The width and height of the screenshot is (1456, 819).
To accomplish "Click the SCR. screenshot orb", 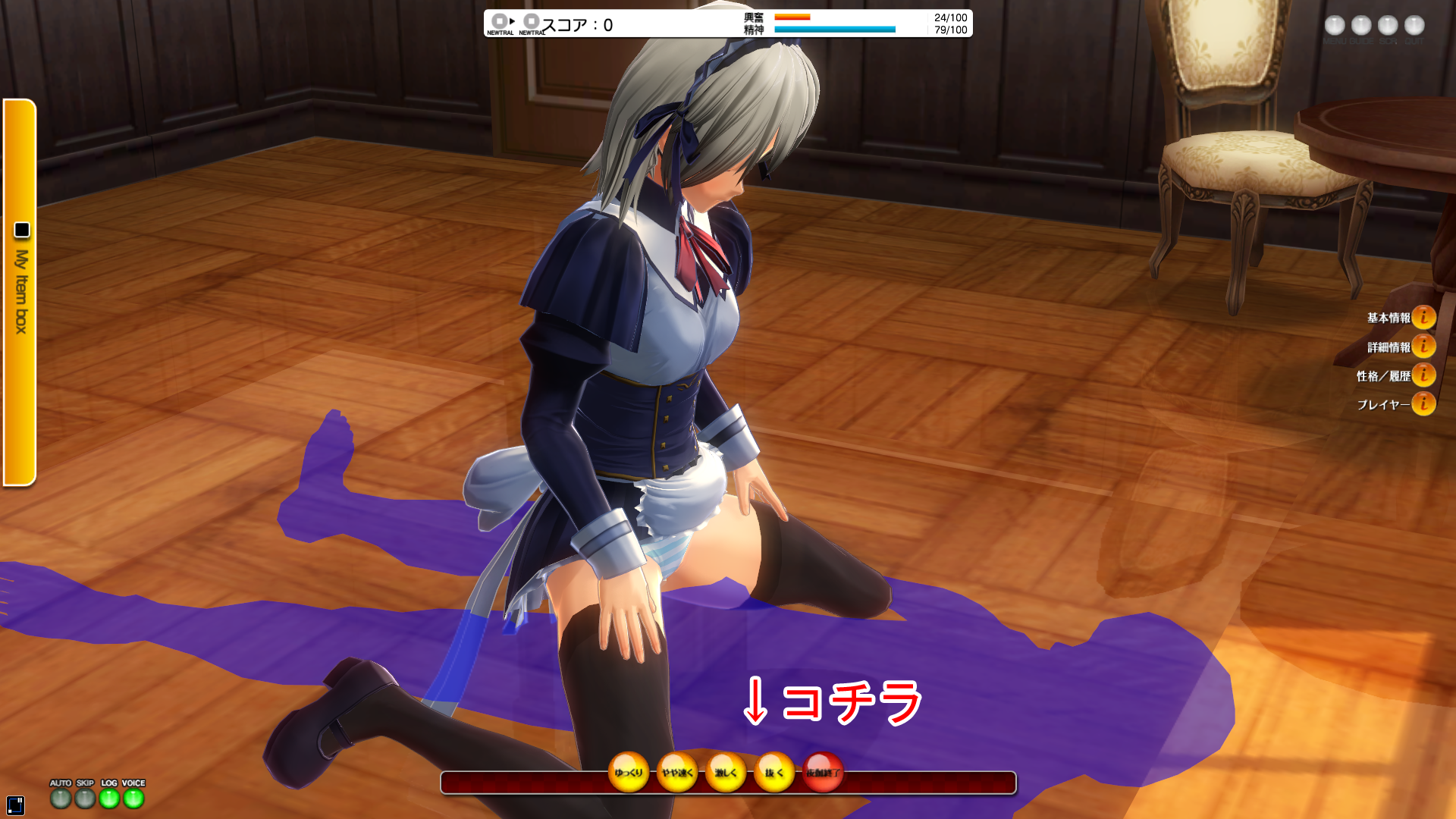I will tap(1388, 26).
